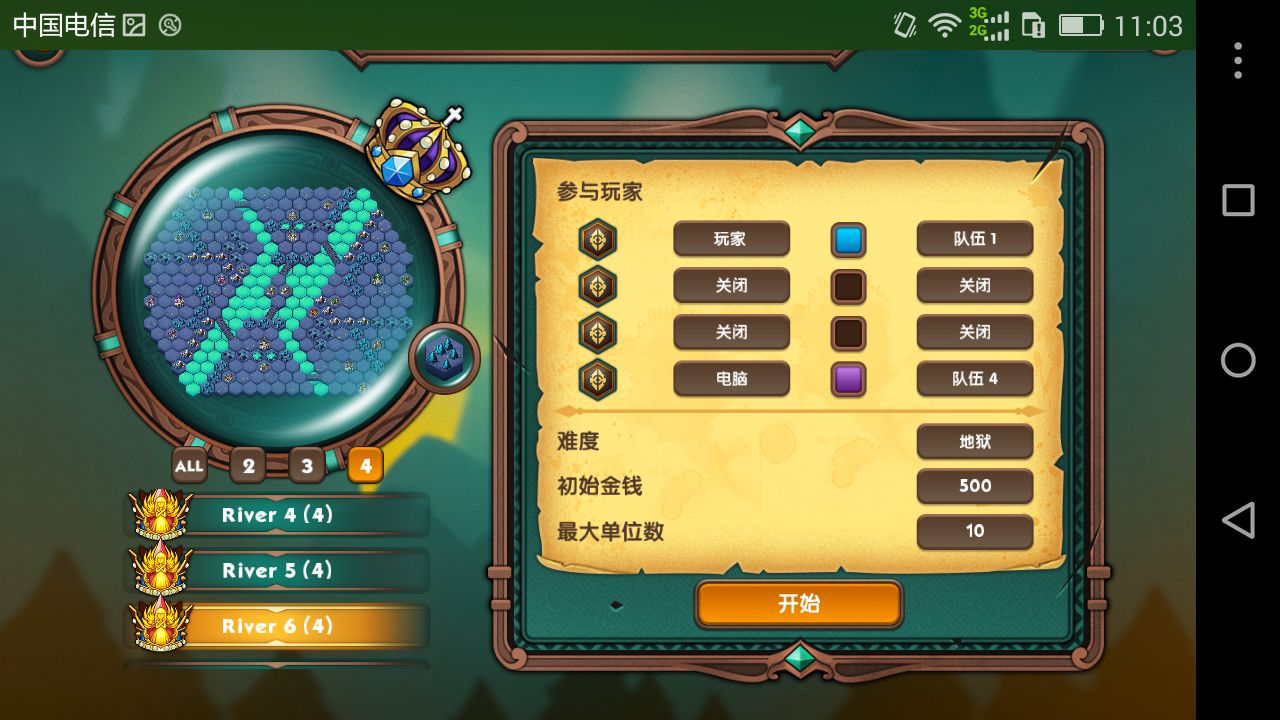The width and height of the screenshot is (1280, 720).
Task: Change the 玩家 player type button
Action: tap(731, 239)
